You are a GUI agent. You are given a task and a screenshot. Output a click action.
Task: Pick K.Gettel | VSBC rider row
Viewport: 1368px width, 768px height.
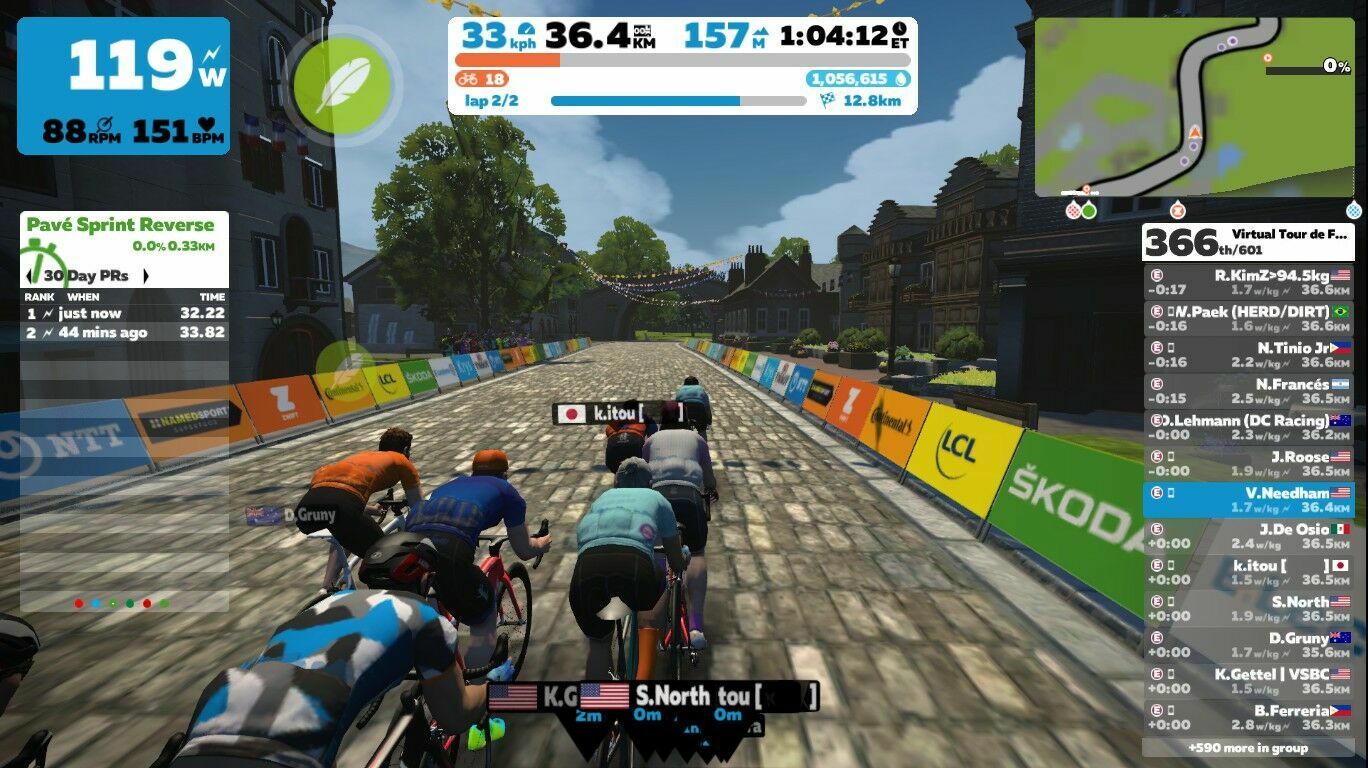pyautogui.click(x=1247, y=681)
